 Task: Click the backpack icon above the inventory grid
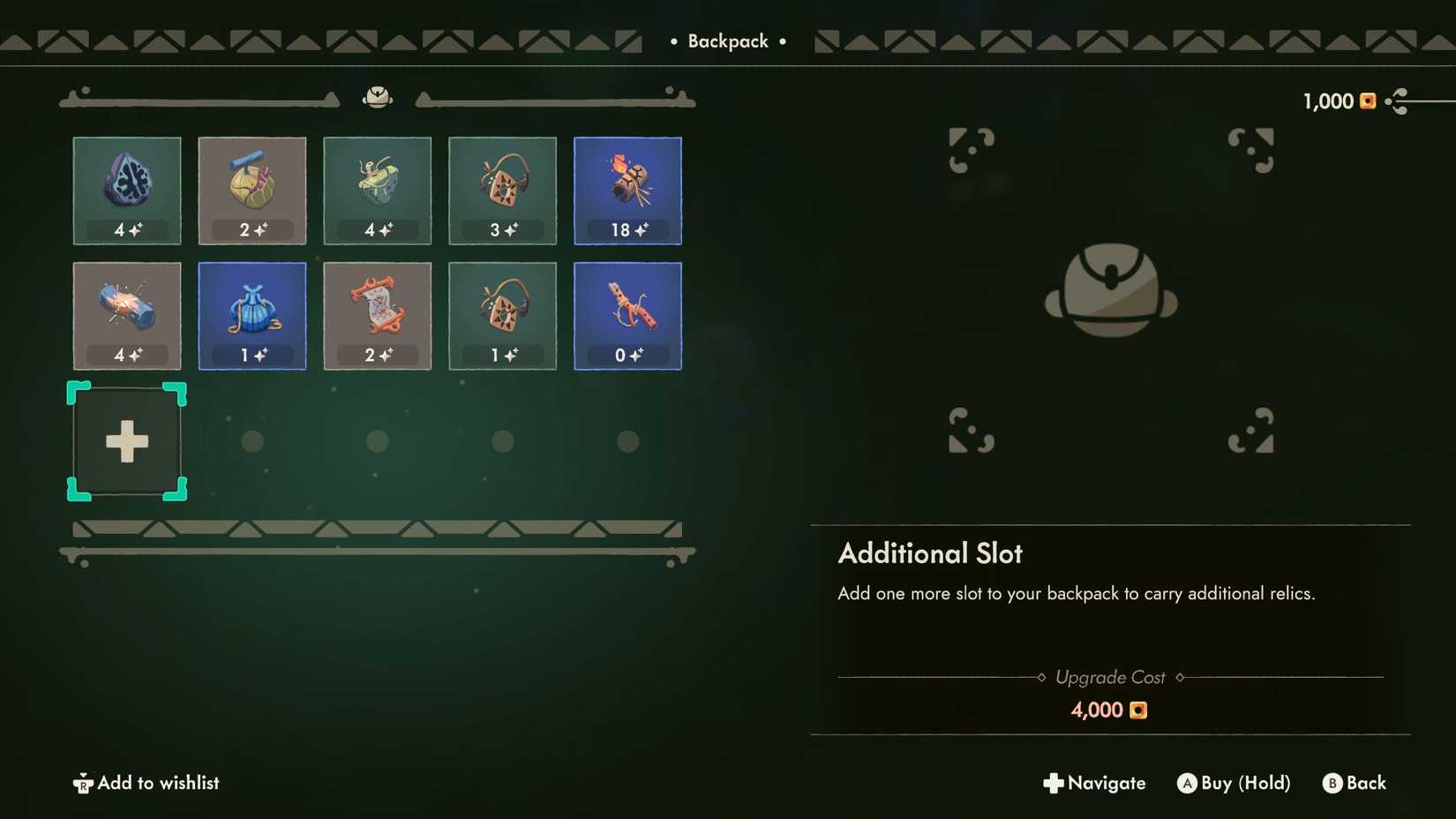click(379, 97)
